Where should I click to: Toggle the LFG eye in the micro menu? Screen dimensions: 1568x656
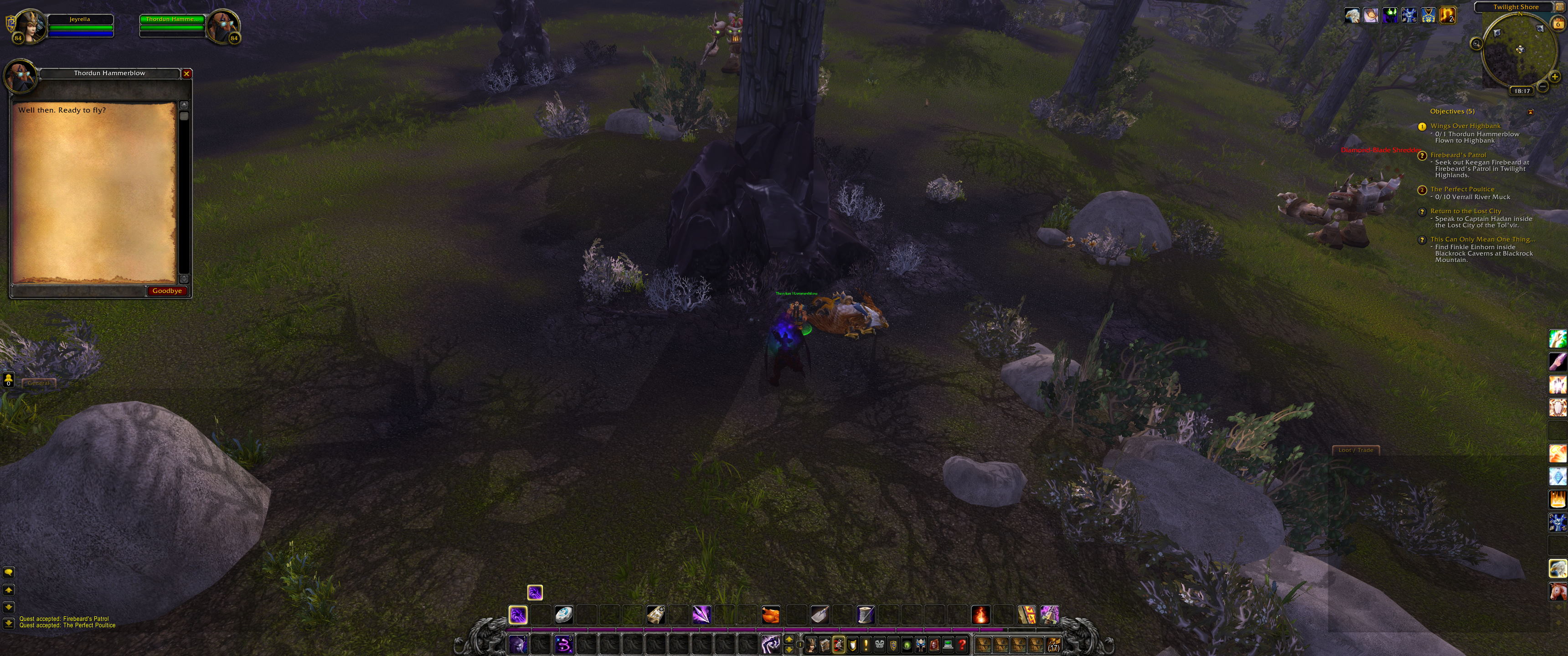point(907,645)
